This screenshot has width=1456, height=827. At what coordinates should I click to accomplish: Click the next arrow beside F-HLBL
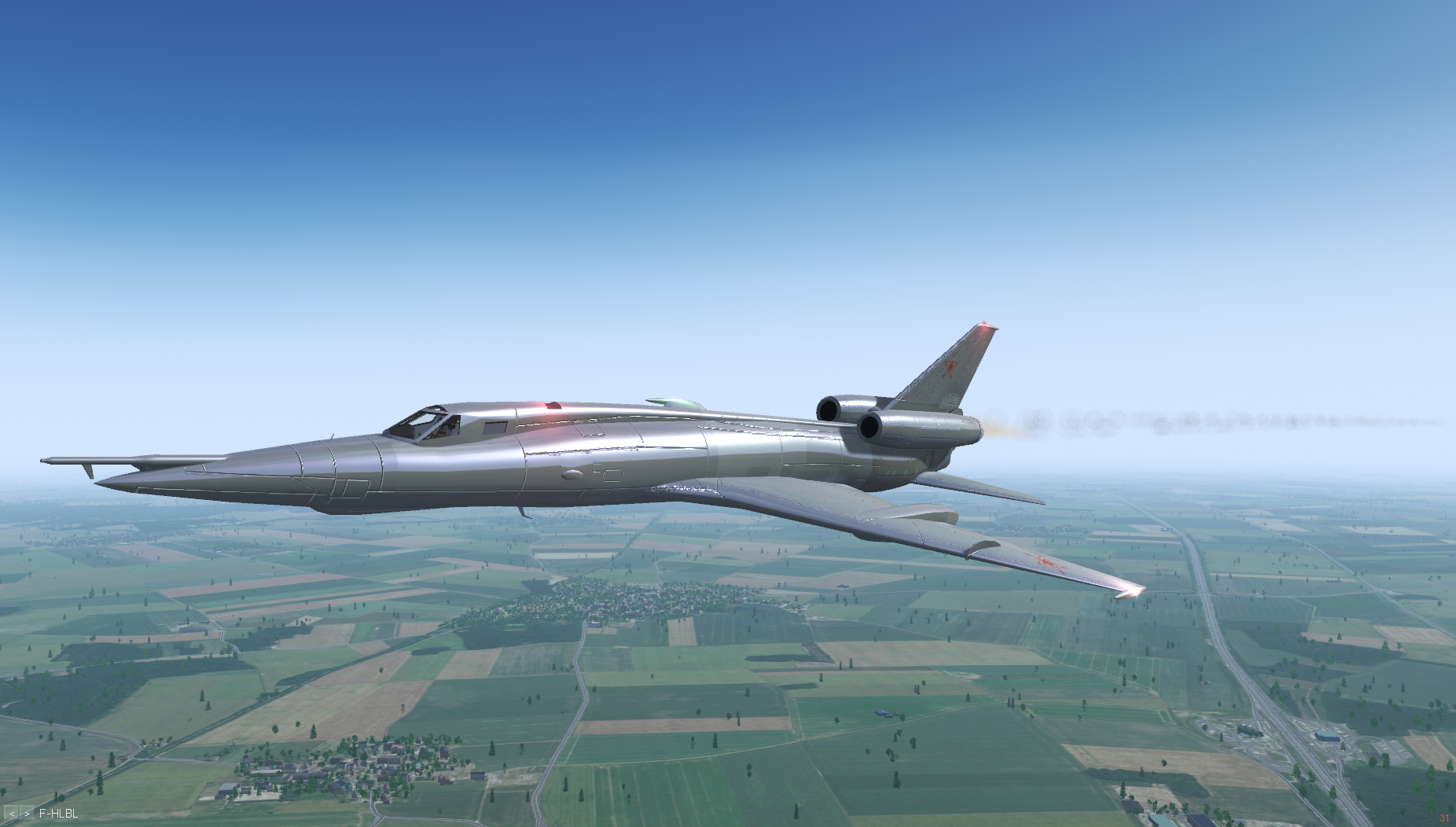tap(27, 814)
